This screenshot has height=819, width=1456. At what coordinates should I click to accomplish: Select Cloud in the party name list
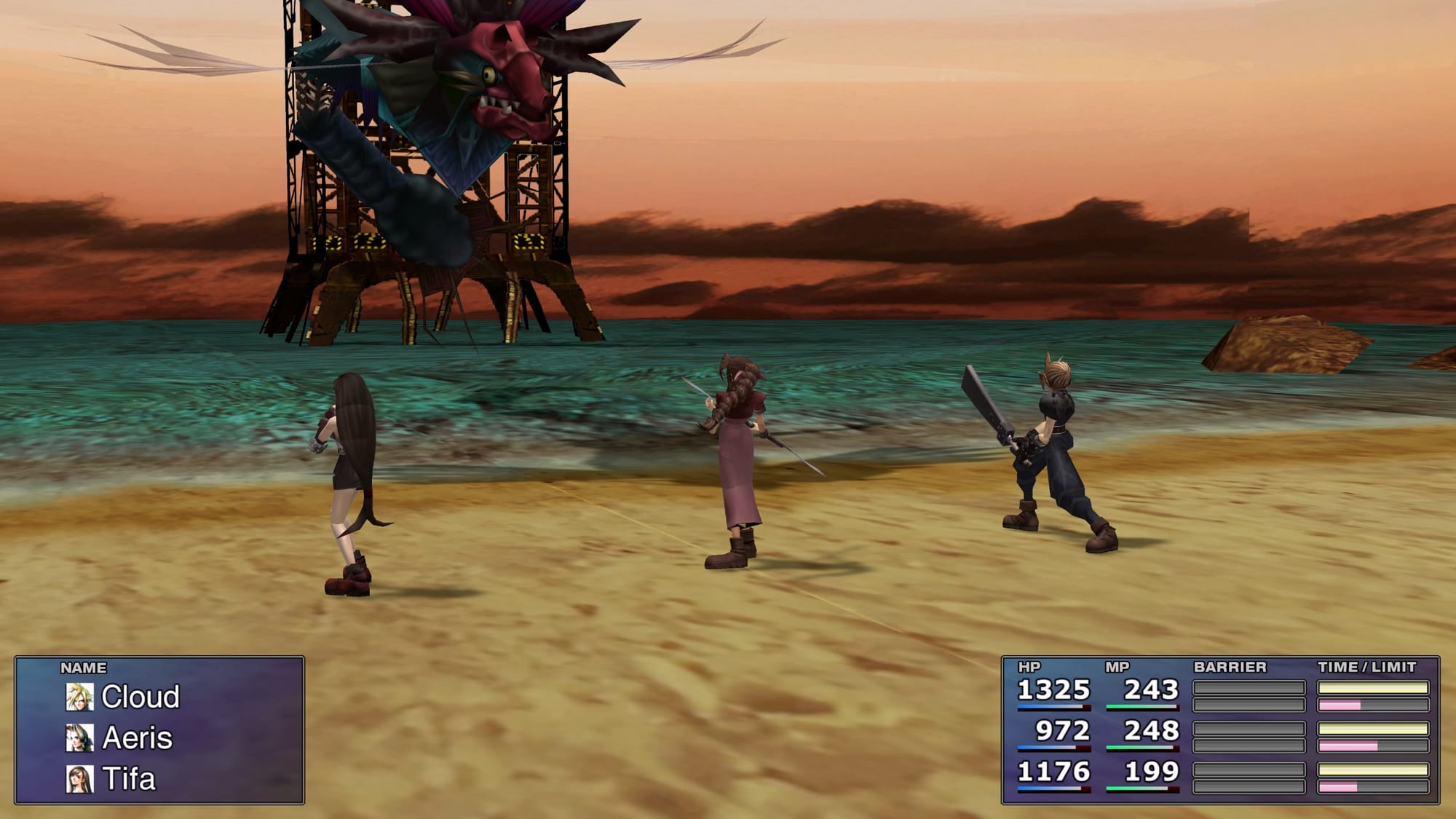coord(141,697)
